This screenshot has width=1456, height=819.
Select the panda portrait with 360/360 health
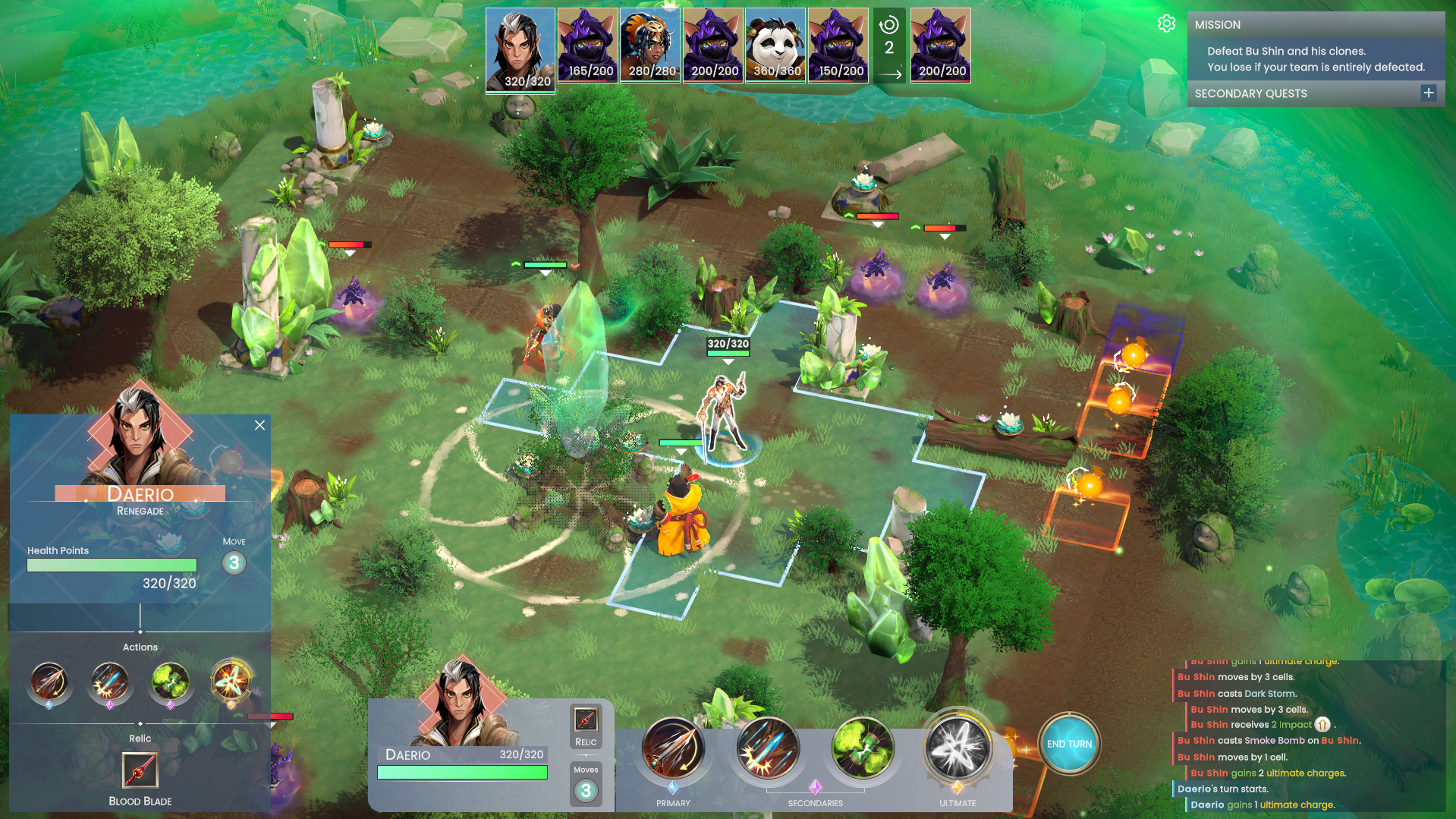(775, 45)
